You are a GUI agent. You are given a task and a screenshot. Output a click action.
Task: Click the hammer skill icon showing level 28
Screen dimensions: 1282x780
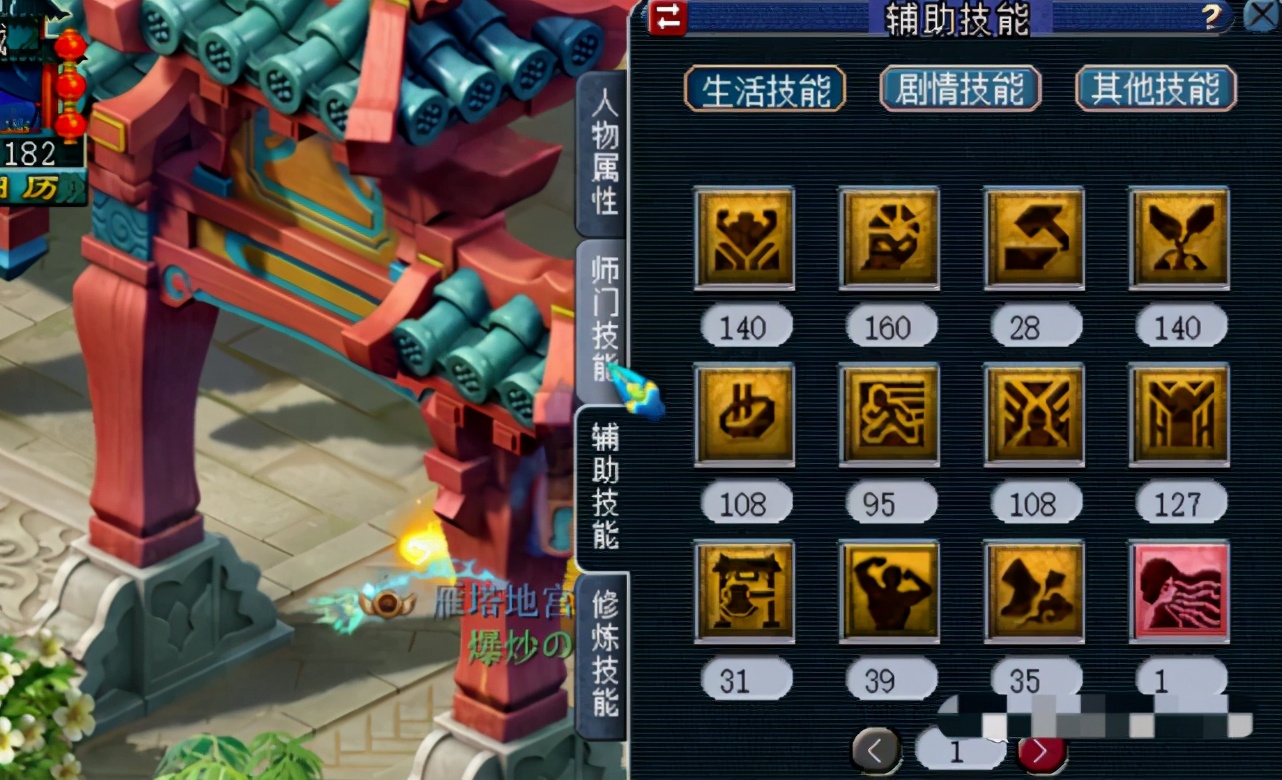point(1034,237)
